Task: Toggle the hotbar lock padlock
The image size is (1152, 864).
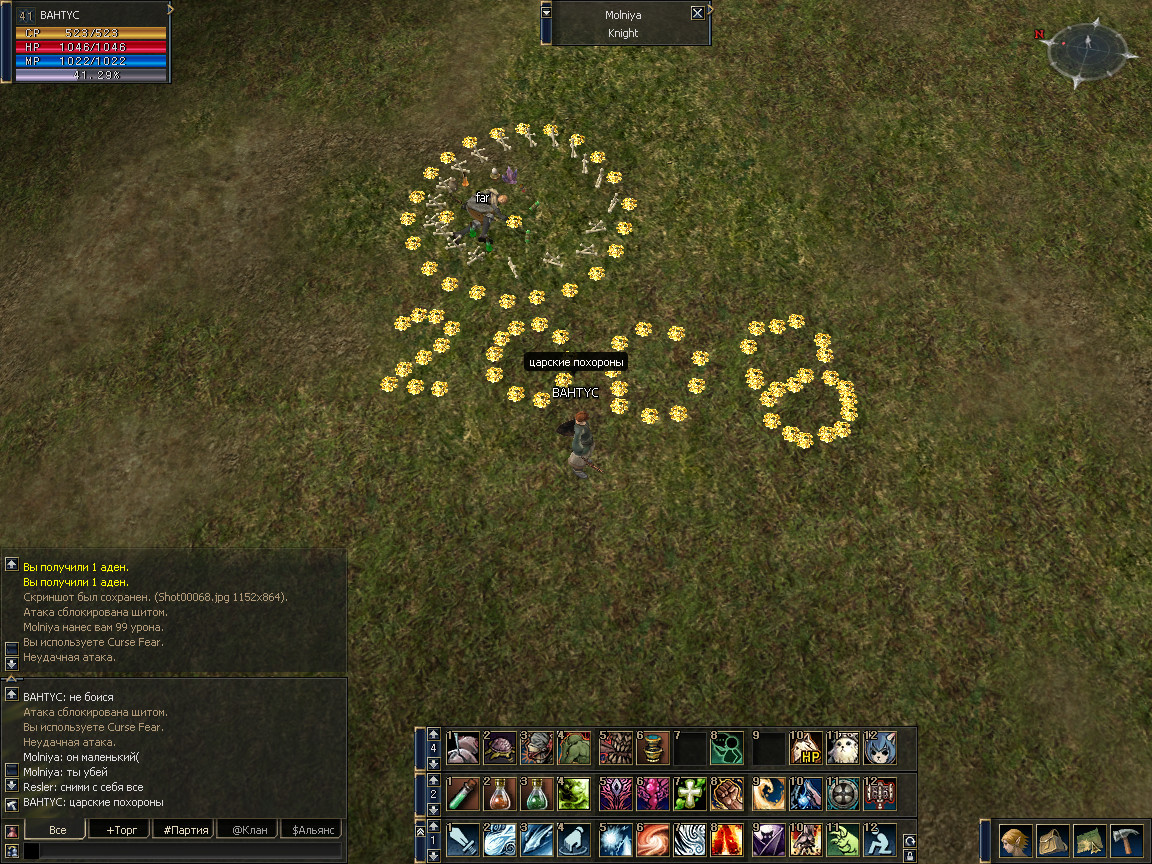Action: click(x=909, y=856)
